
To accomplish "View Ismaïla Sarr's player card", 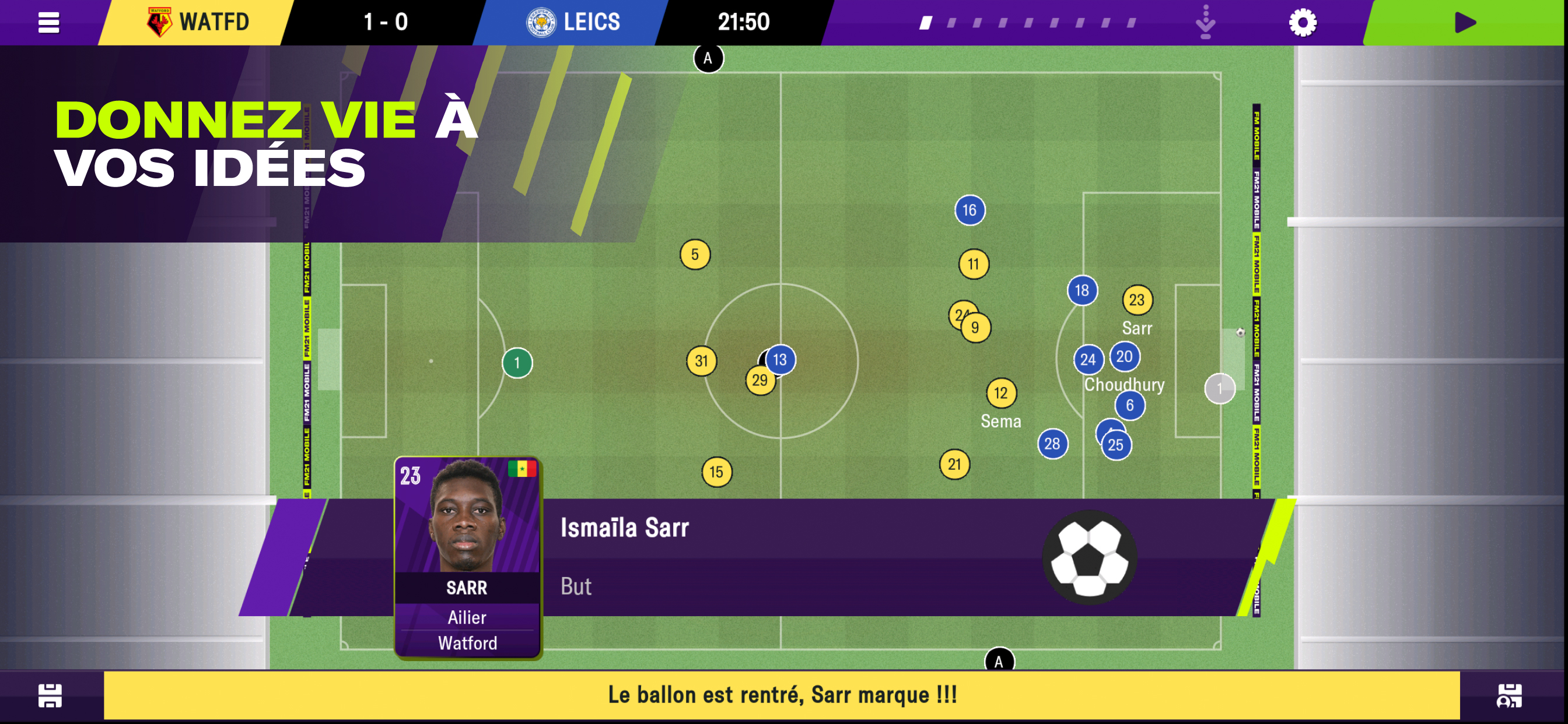I will pos(467,557).
